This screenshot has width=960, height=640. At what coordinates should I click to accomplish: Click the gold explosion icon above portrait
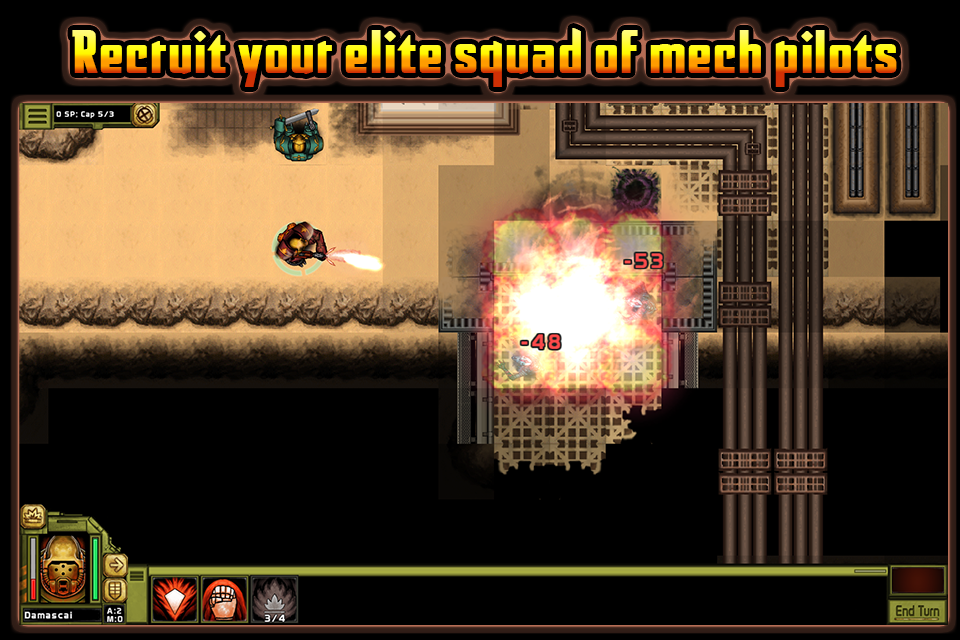click(x=32, y=516)
